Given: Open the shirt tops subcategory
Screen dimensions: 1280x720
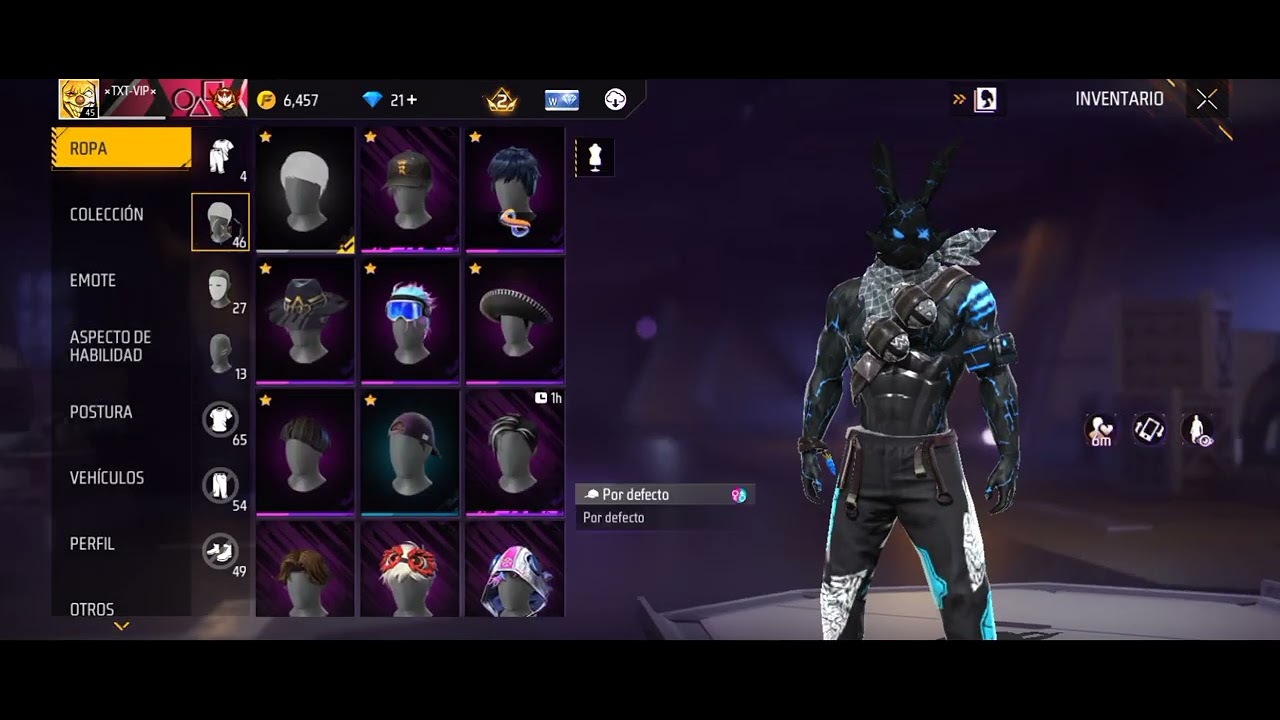Looking at the screenshot, I should [220, 419].
